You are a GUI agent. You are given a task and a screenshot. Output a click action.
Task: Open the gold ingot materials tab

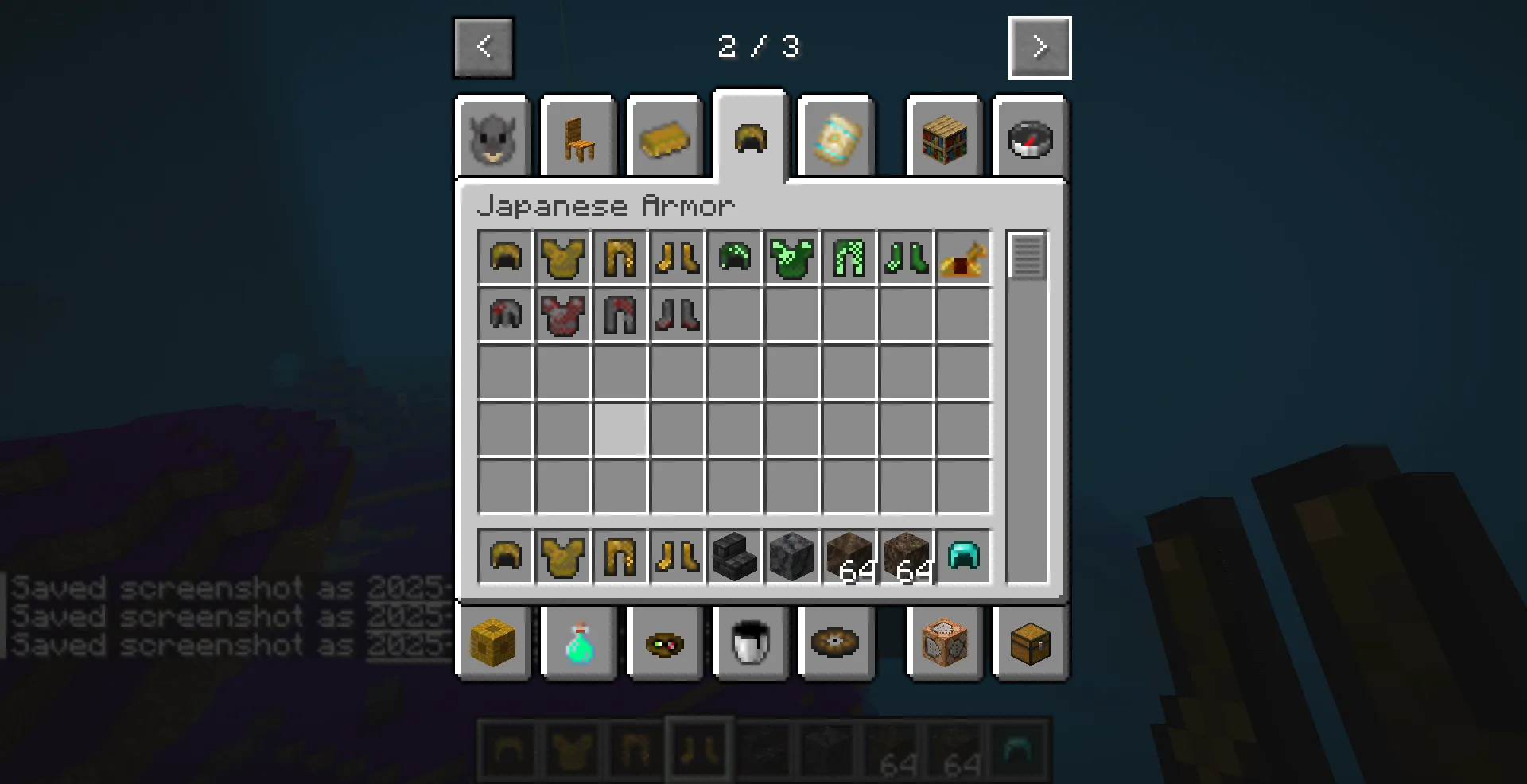666,137
